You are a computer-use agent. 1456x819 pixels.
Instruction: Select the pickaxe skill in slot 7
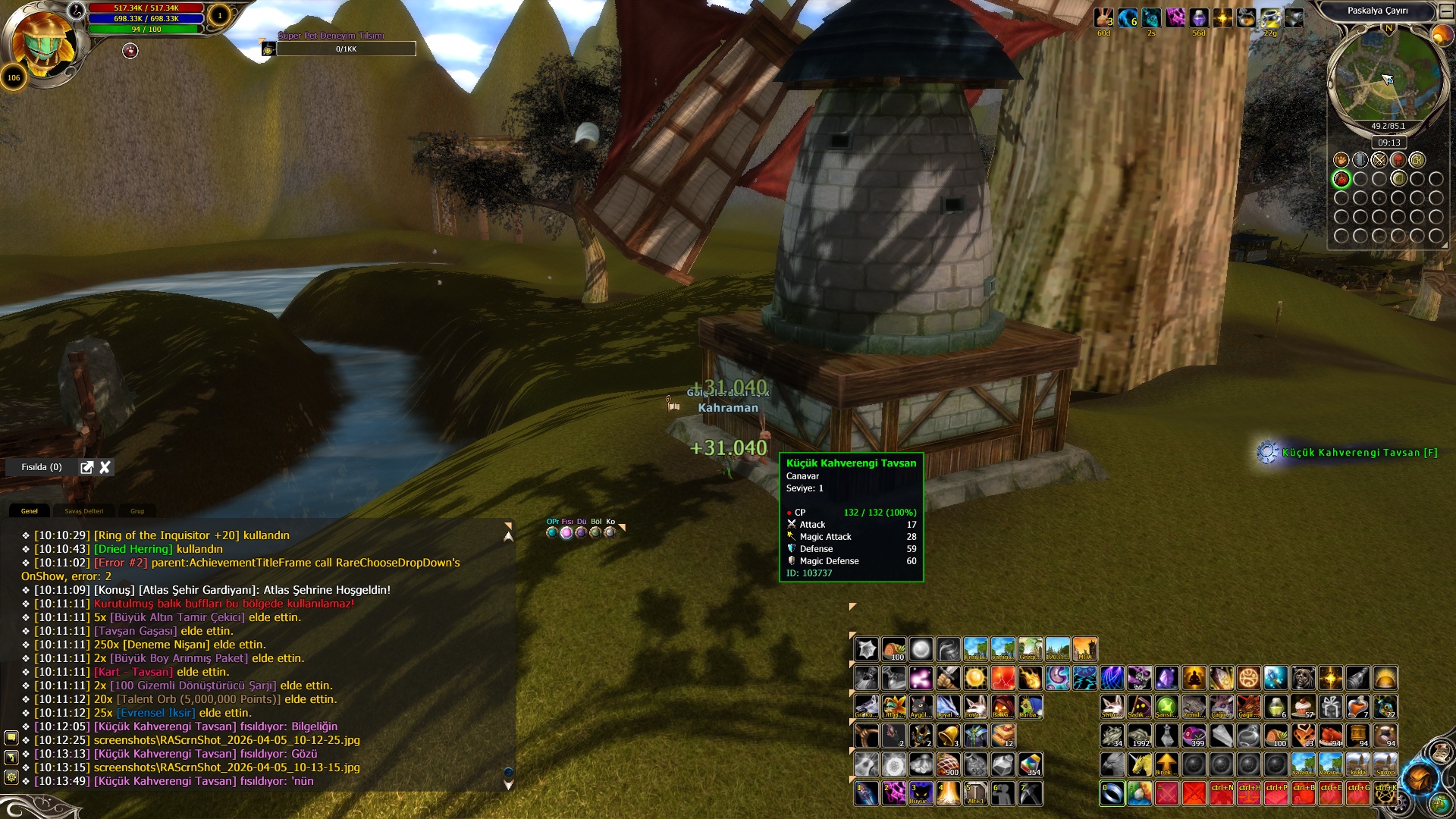(x=1030, y=793)
